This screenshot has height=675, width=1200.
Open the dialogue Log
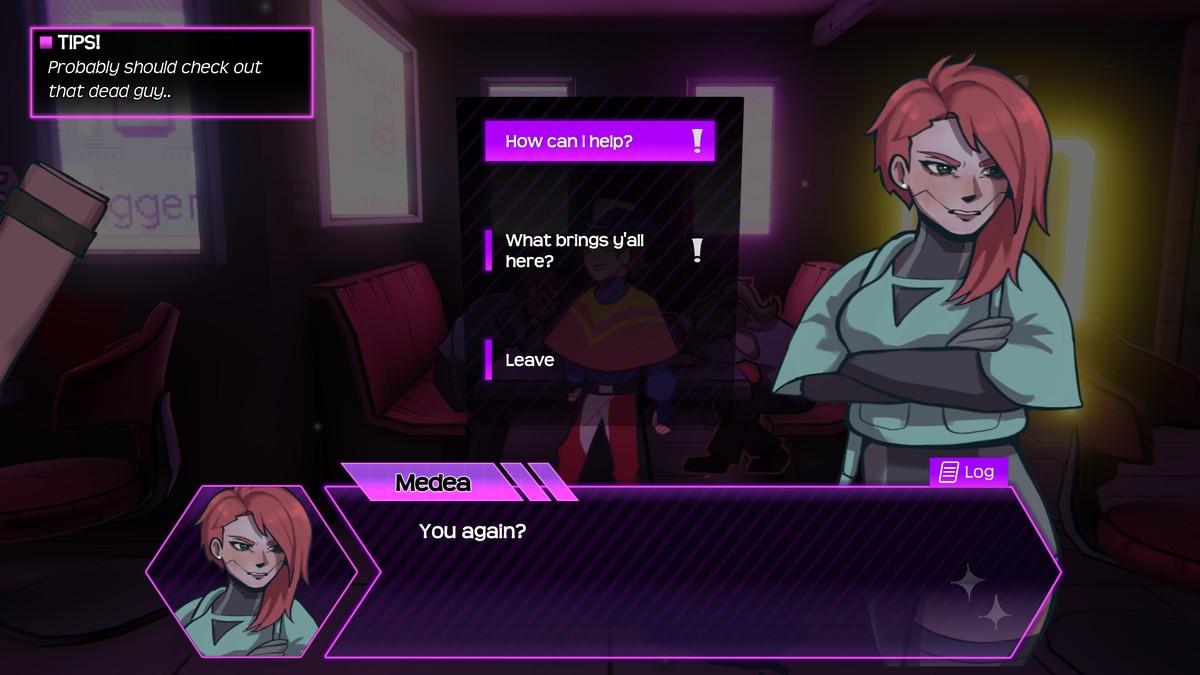968,472
